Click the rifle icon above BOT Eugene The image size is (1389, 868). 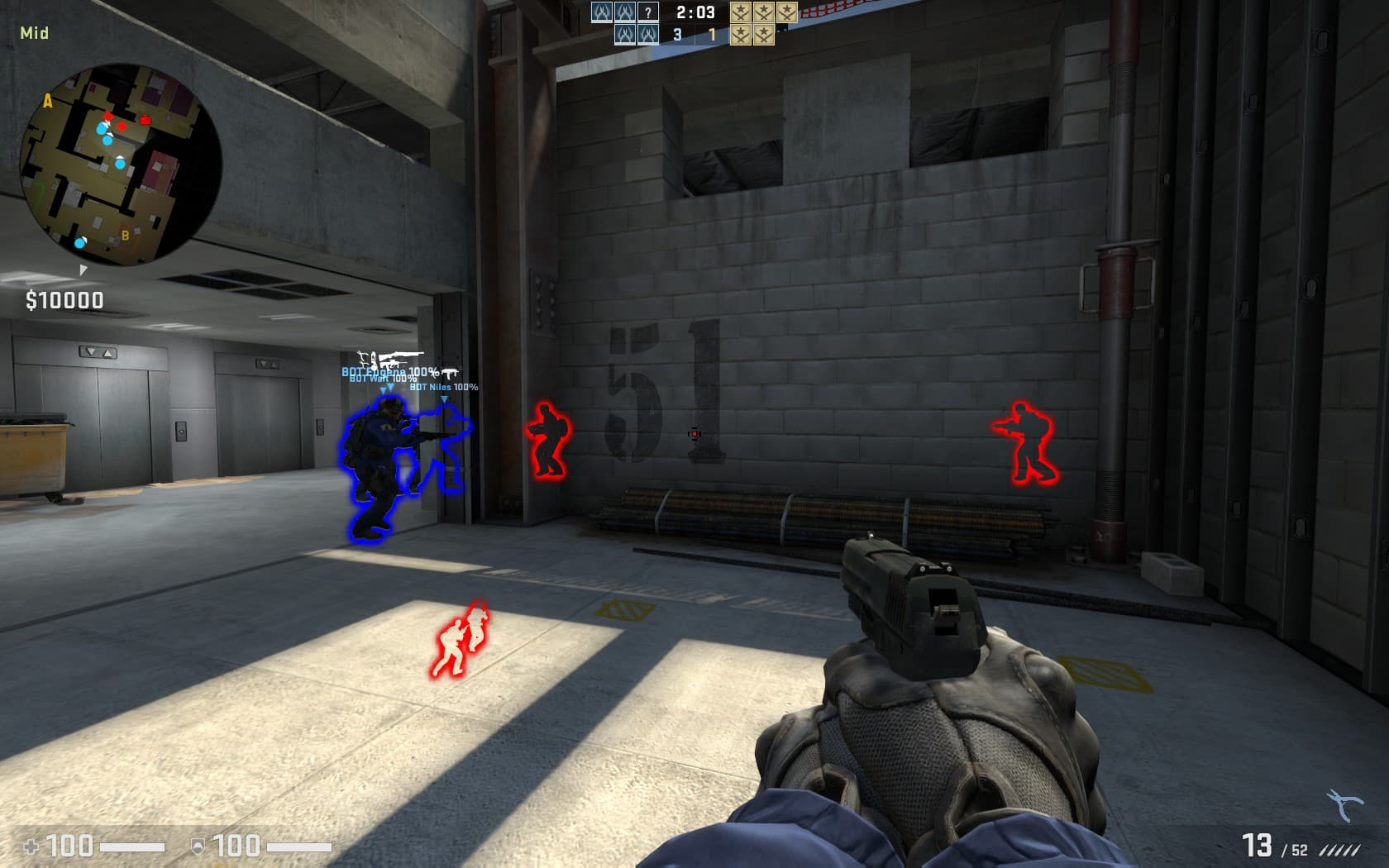[x=400, y=354]
